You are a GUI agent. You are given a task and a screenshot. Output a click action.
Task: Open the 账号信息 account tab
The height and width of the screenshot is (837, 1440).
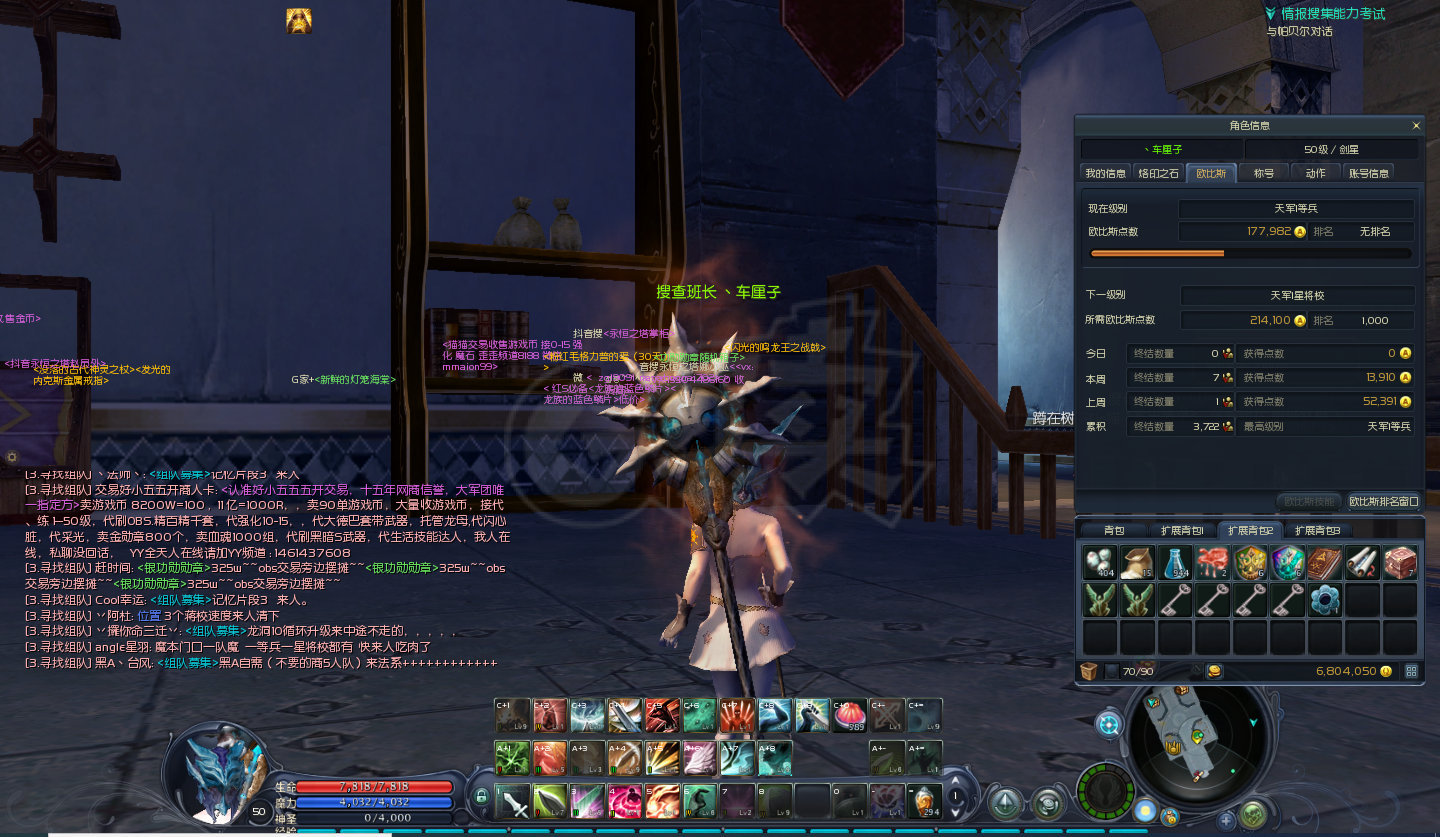tap(1368, 173)
